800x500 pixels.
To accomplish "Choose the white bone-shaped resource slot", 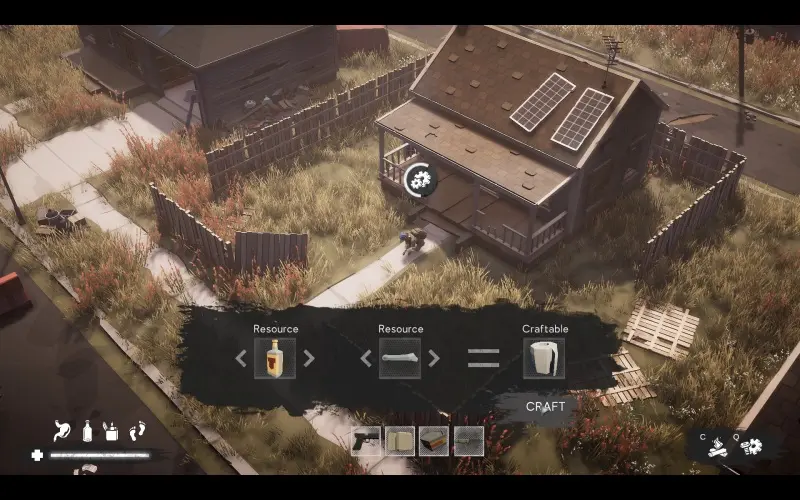I will click(x=400, y=358).
